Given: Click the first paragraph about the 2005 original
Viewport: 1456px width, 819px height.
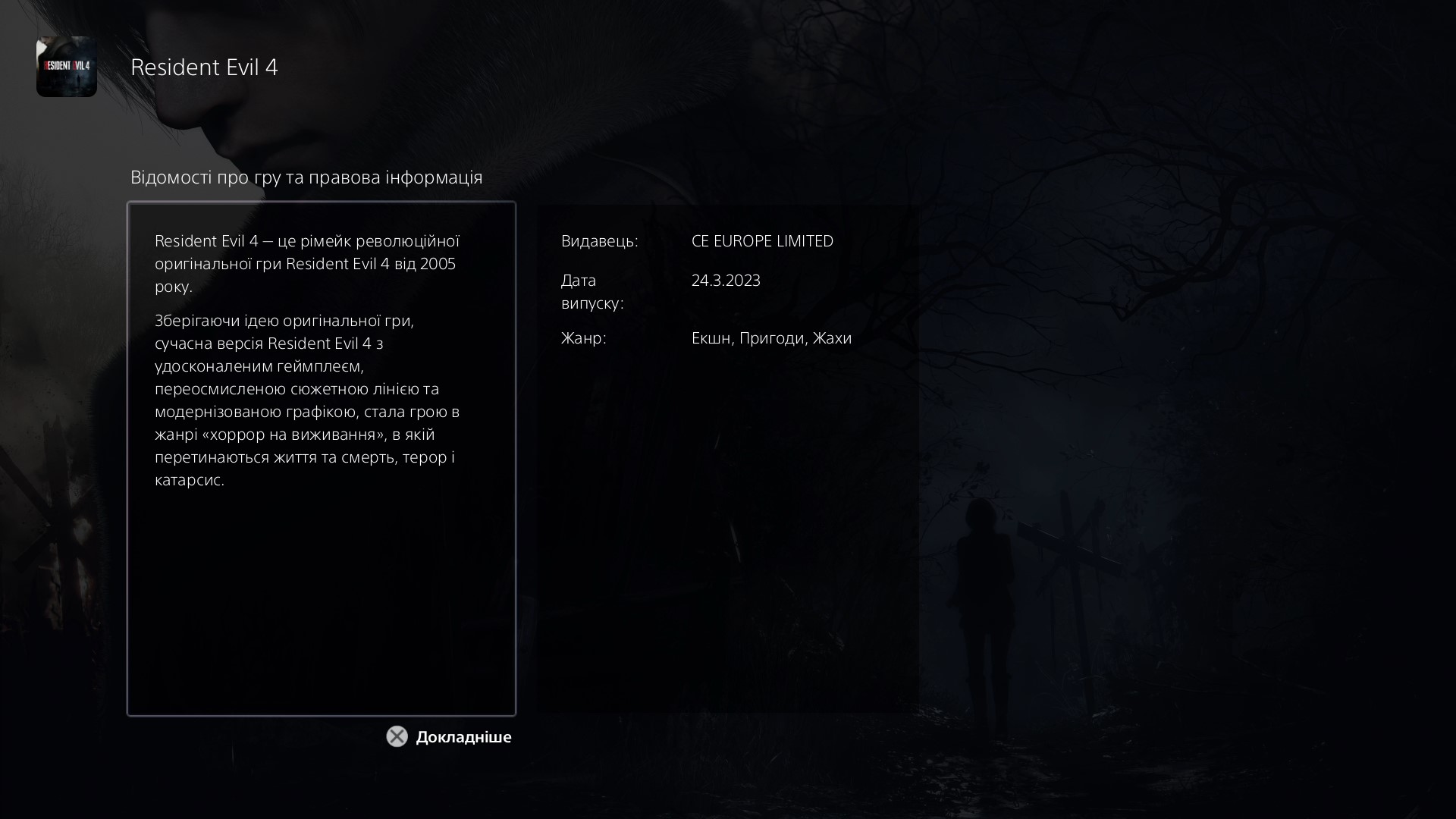Looking at the screenshot, I should pyautogui.click(x=306, y=263).
